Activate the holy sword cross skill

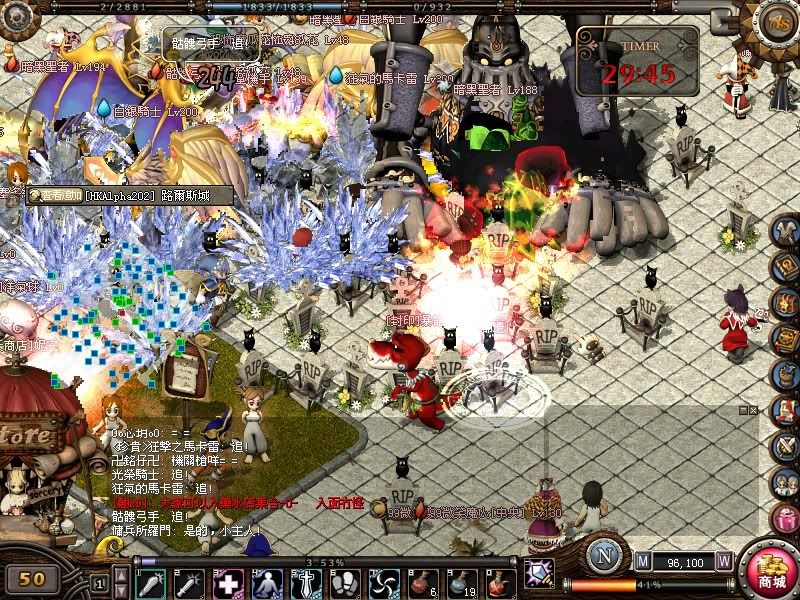[306, 582]
